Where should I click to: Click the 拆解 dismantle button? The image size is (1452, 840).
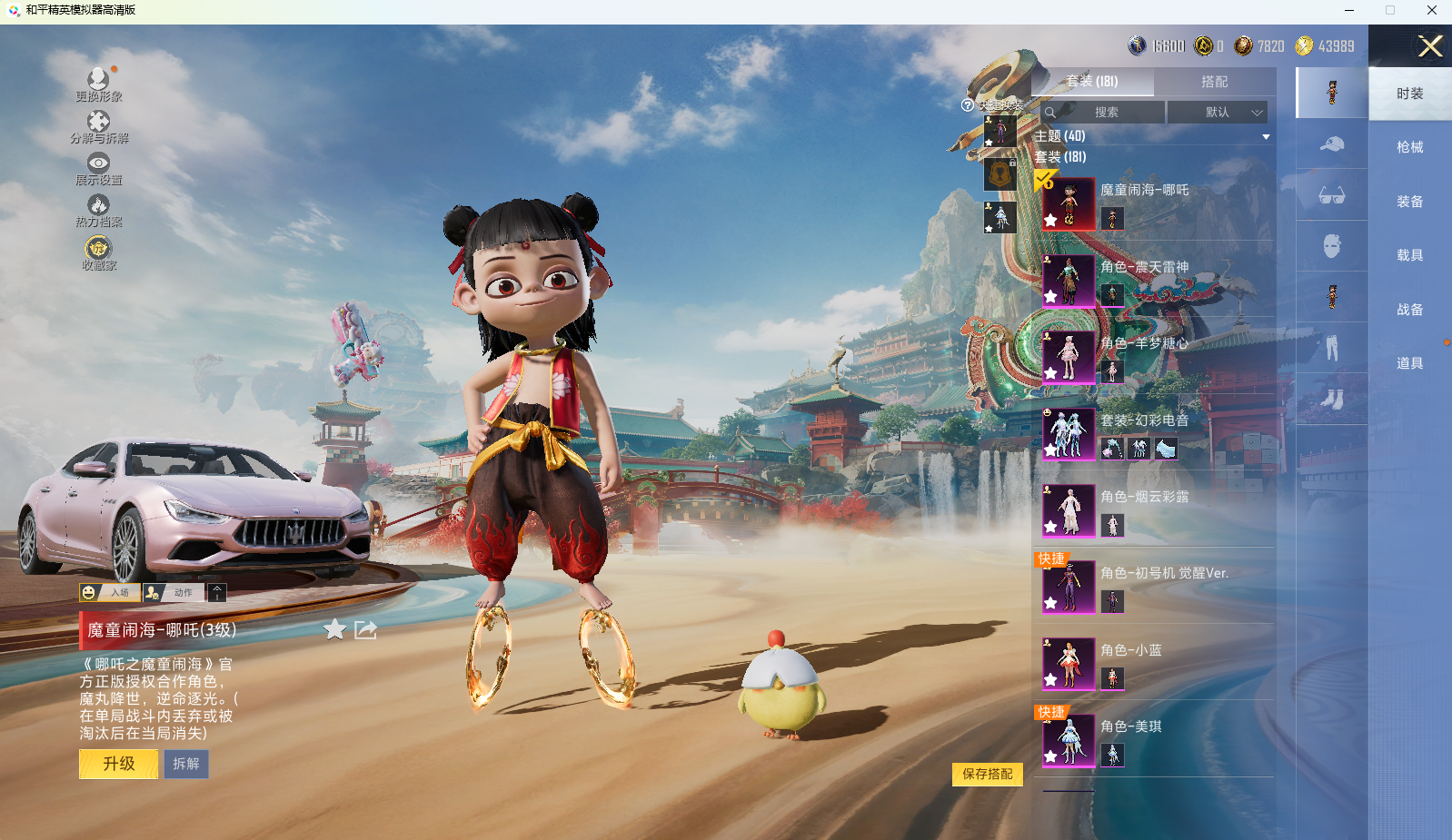point(186,764)
